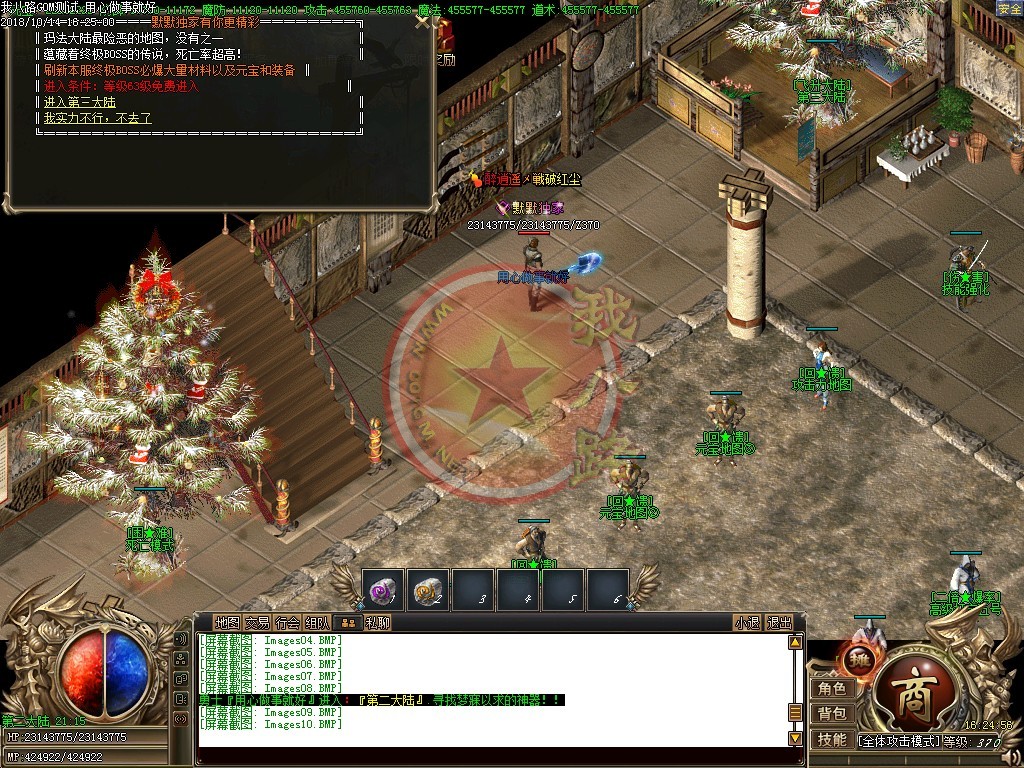
Task: Open the 背包 bag inventory
Action: (832, 713)
